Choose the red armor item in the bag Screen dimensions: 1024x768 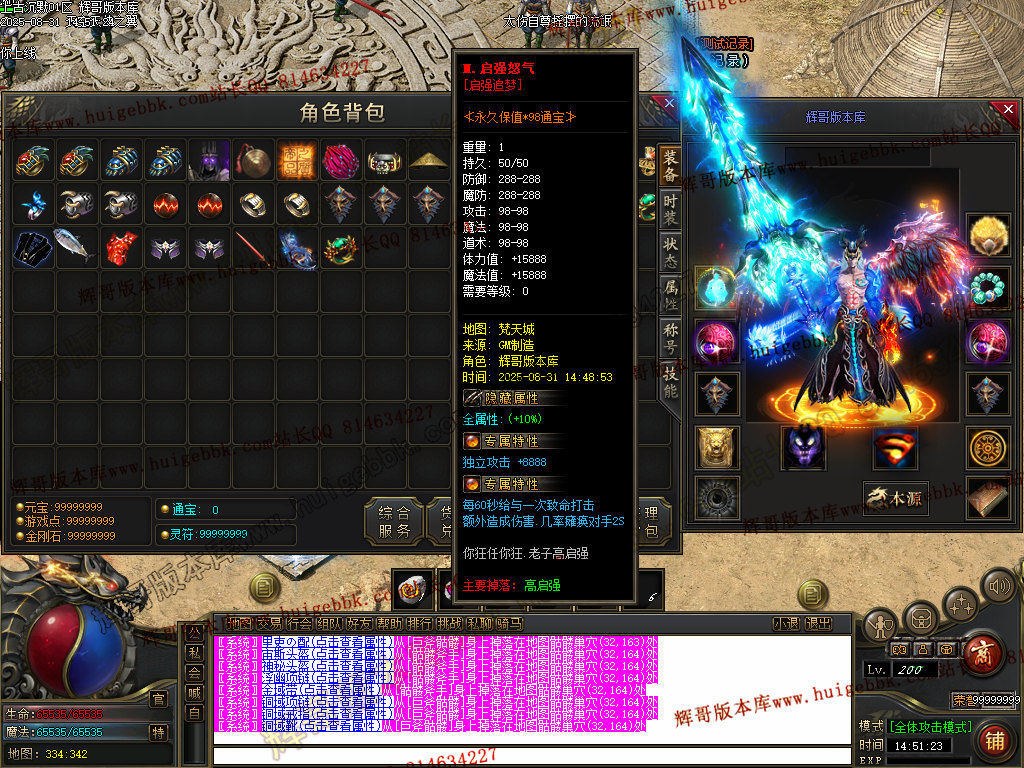(x=121, y=248)
